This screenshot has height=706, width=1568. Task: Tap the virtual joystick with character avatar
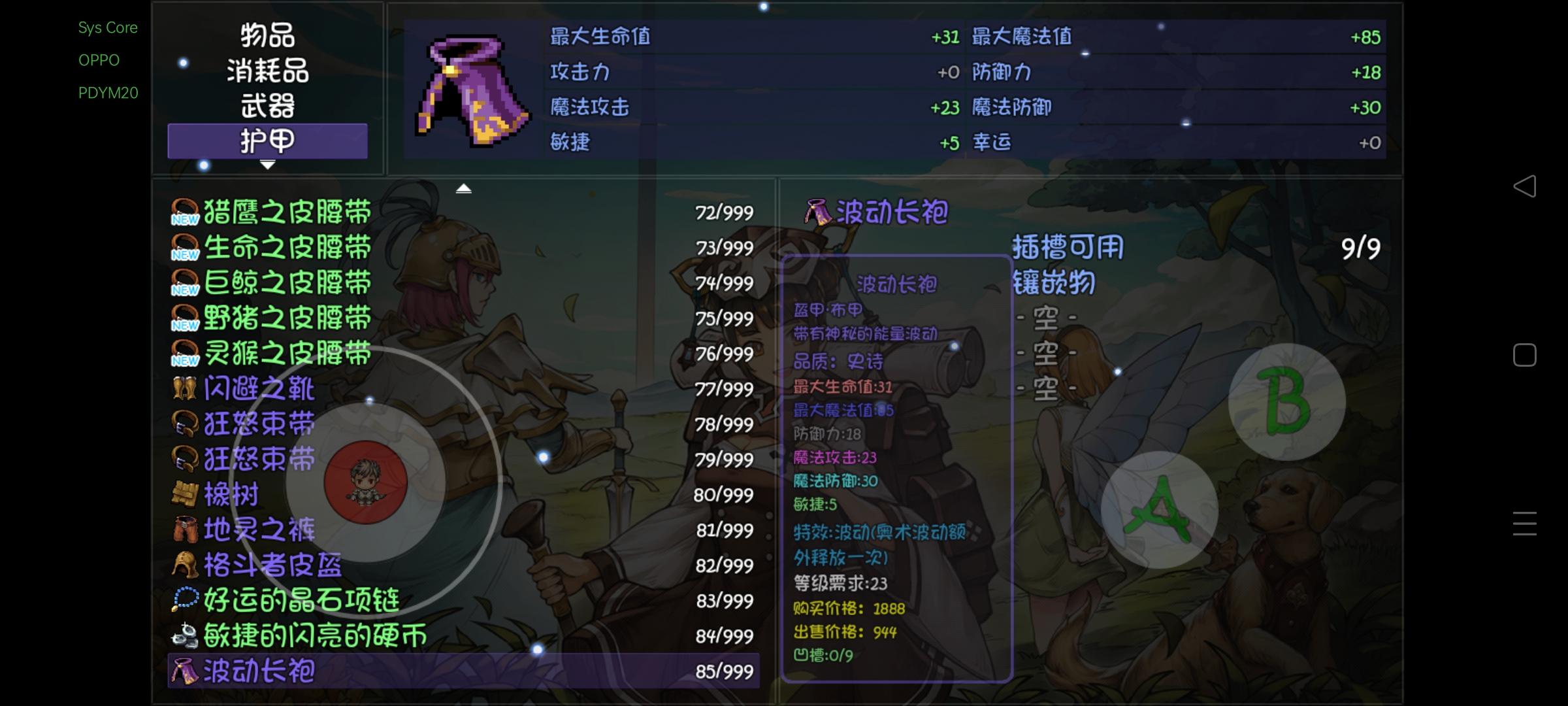tap(365, 482)
